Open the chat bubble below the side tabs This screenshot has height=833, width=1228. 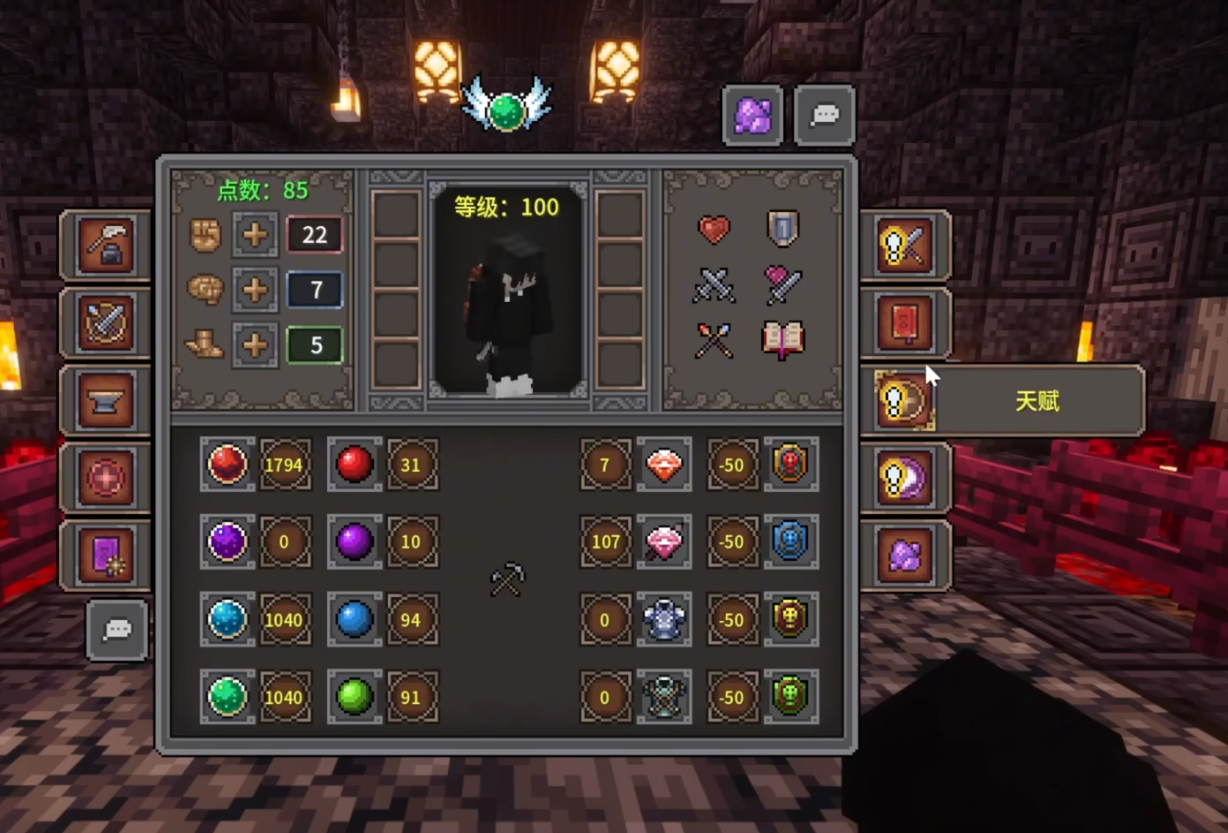(x=117, y=630)
